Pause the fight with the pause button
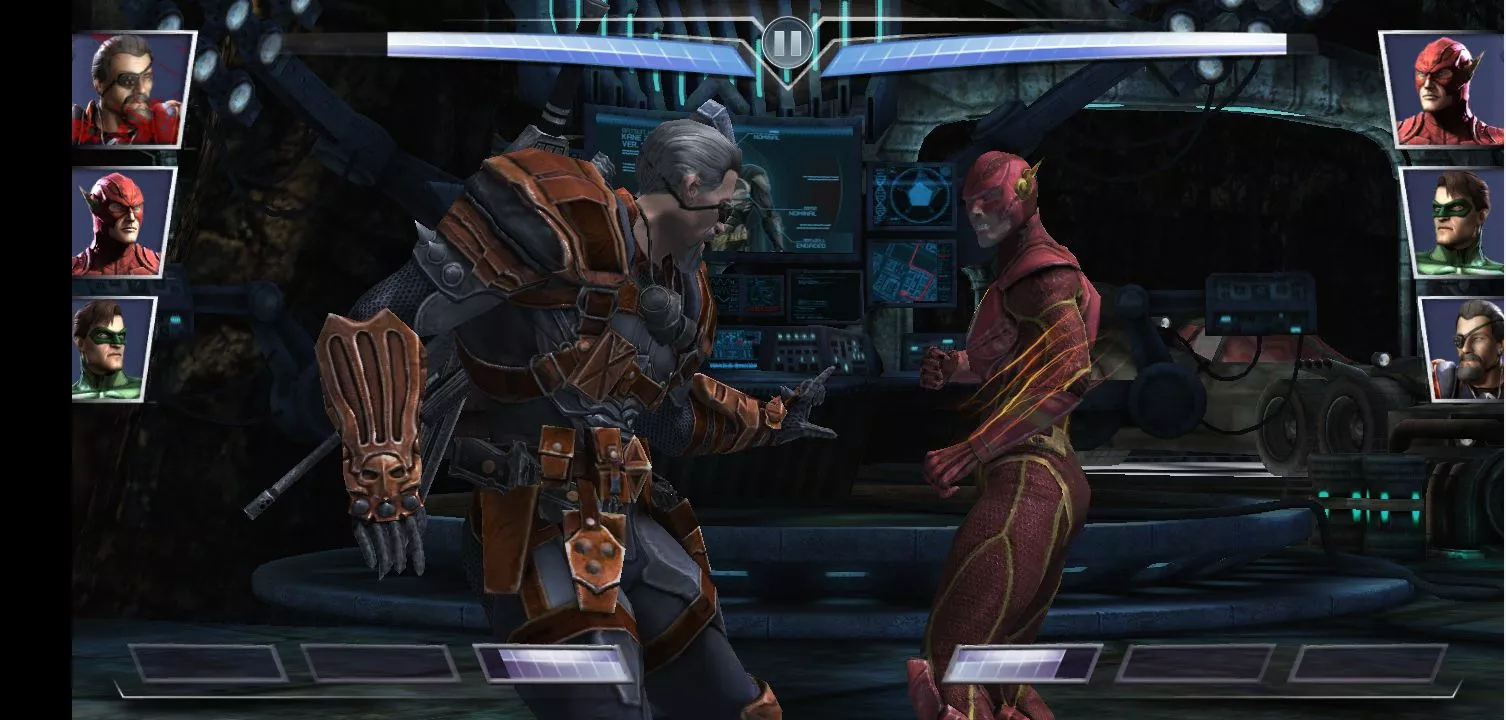 point(787,44)
